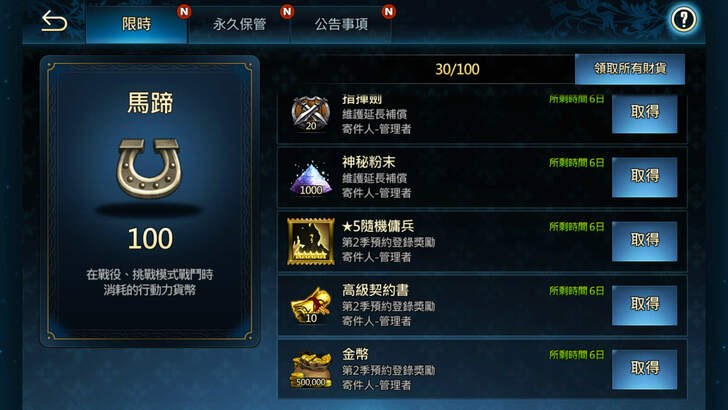Claim the 神秘粉末 mail reward

point(644,177)
